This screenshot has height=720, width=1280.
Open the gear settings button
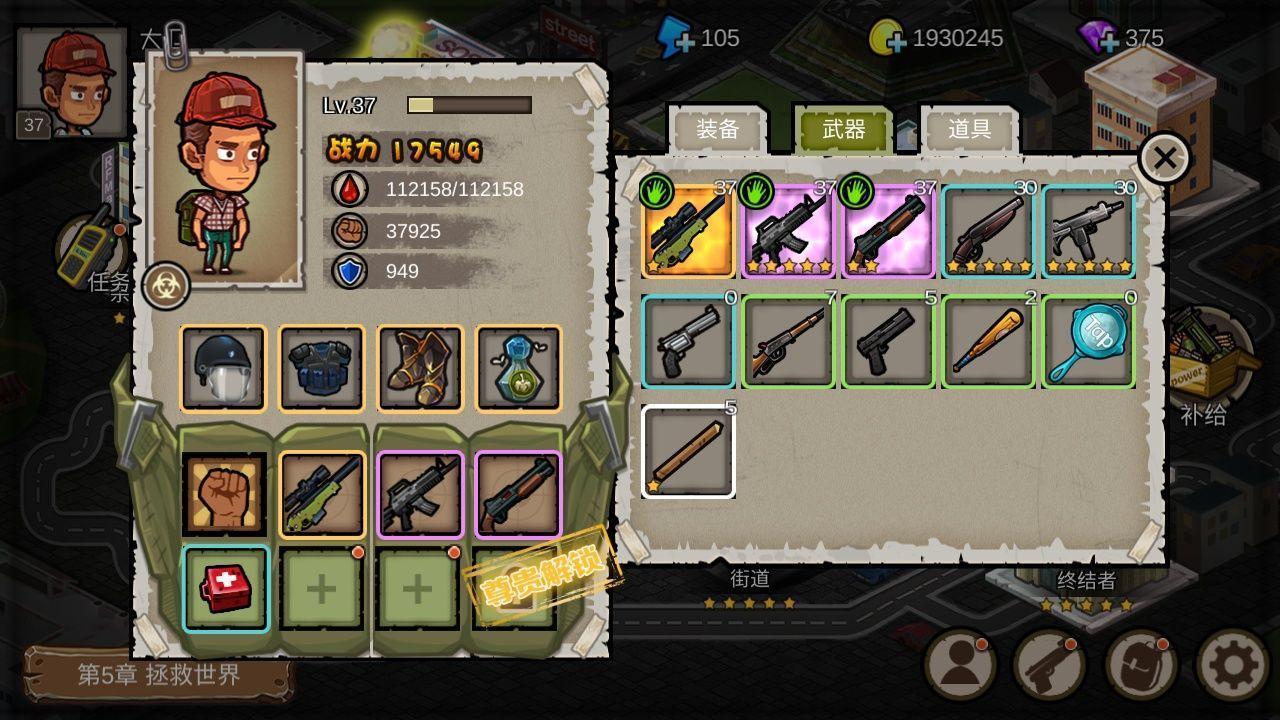pos(1232,664)
